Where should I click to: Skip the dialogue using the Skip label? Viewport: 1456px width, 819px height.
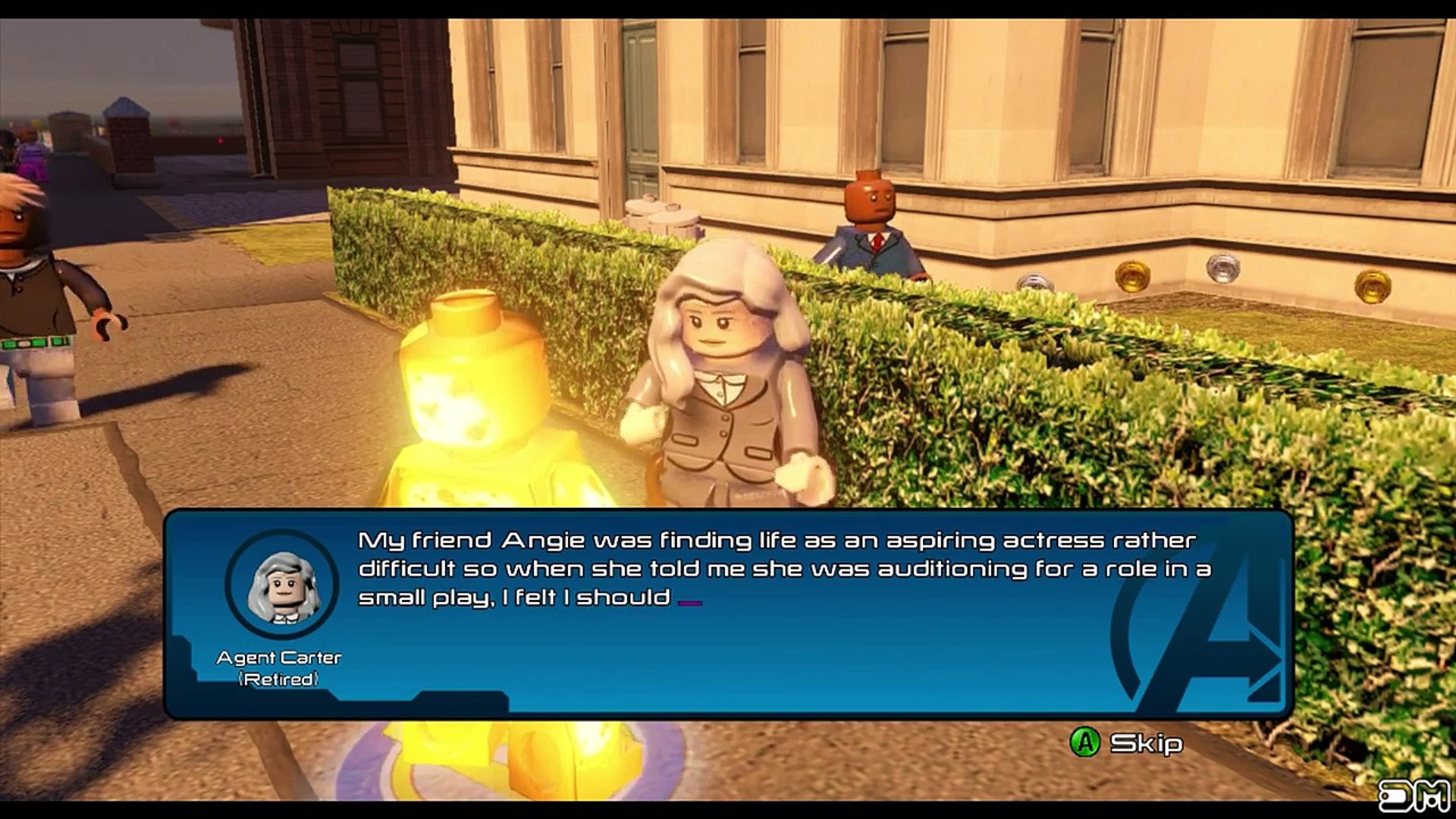click(x=1145, y=743)
